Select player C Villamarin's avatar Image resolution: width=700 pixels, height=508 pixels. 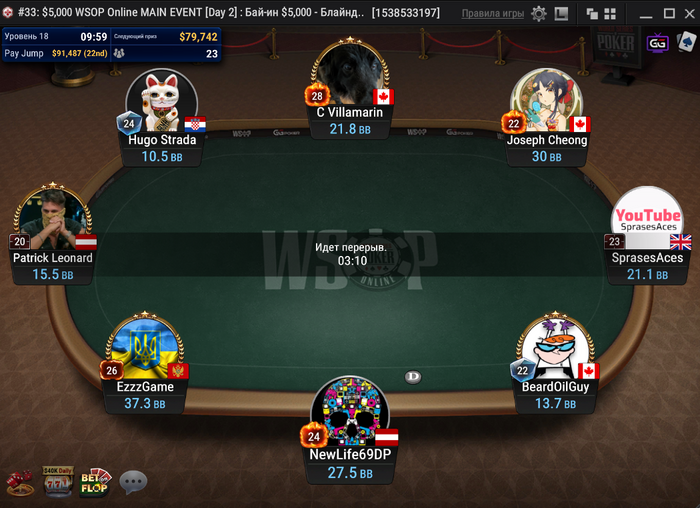[349, 75]
